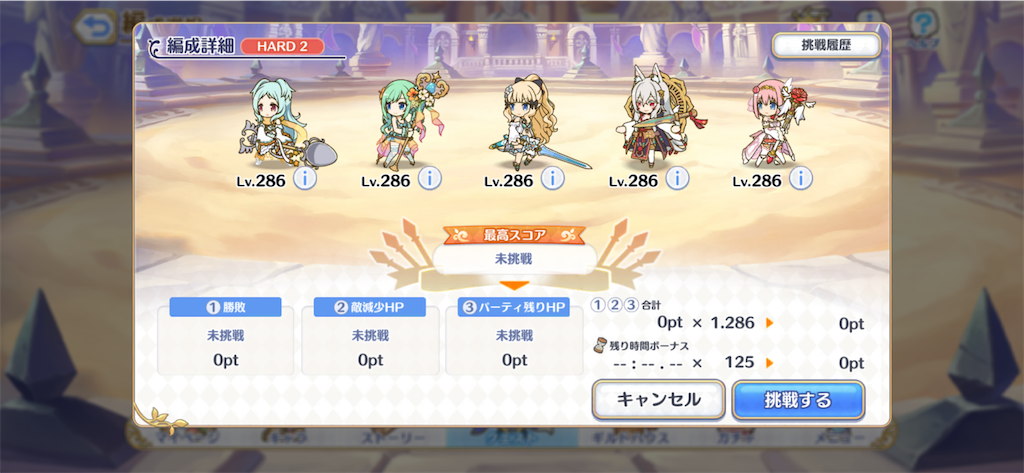1024x473 pixels.
Task: Cancel with the キャンセル button
Action: coord(658,400)
